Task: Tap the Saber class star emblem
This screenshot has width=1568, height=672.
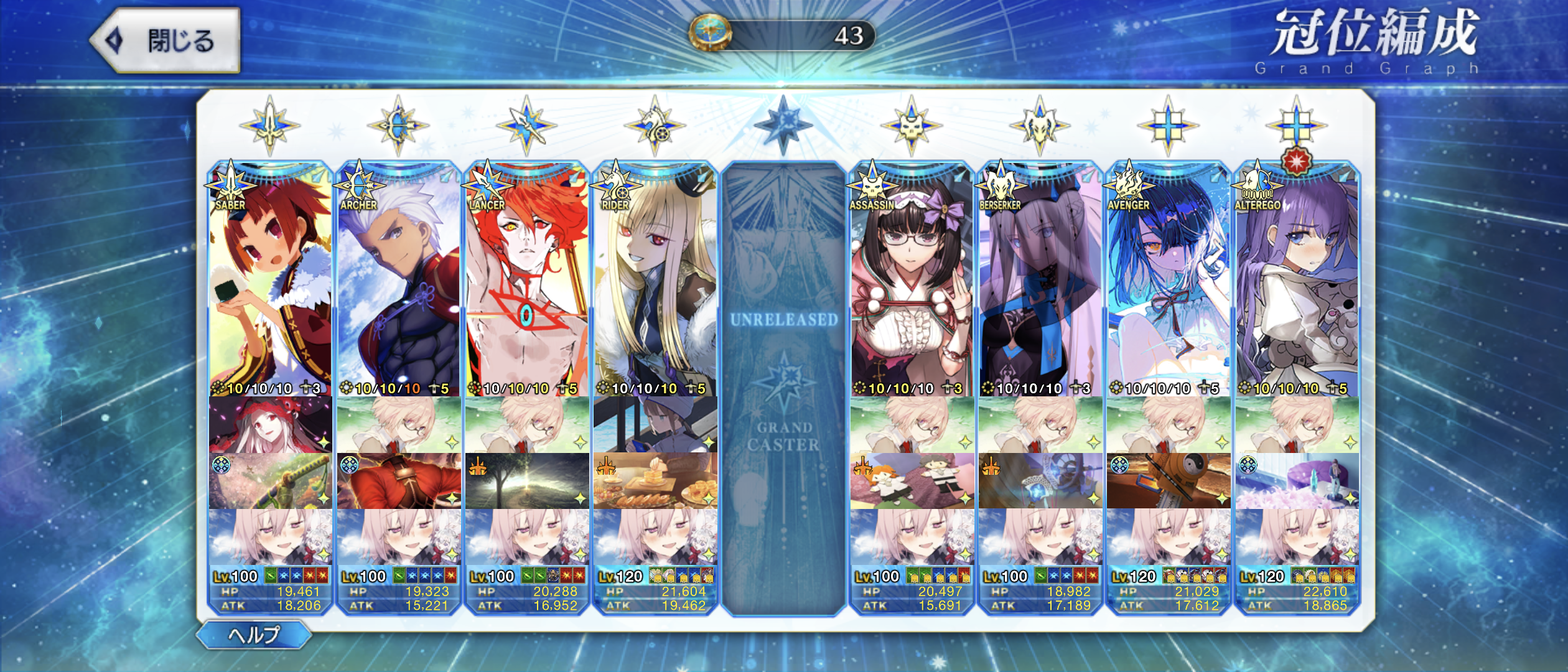Action: point(269,125)
